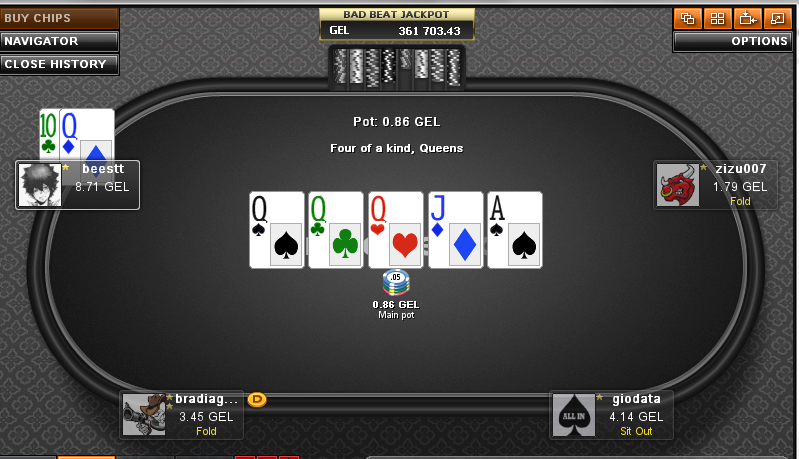
Task: Select the bradiag player seat panel
Action: pyautogui.click(x=203, y=413)
